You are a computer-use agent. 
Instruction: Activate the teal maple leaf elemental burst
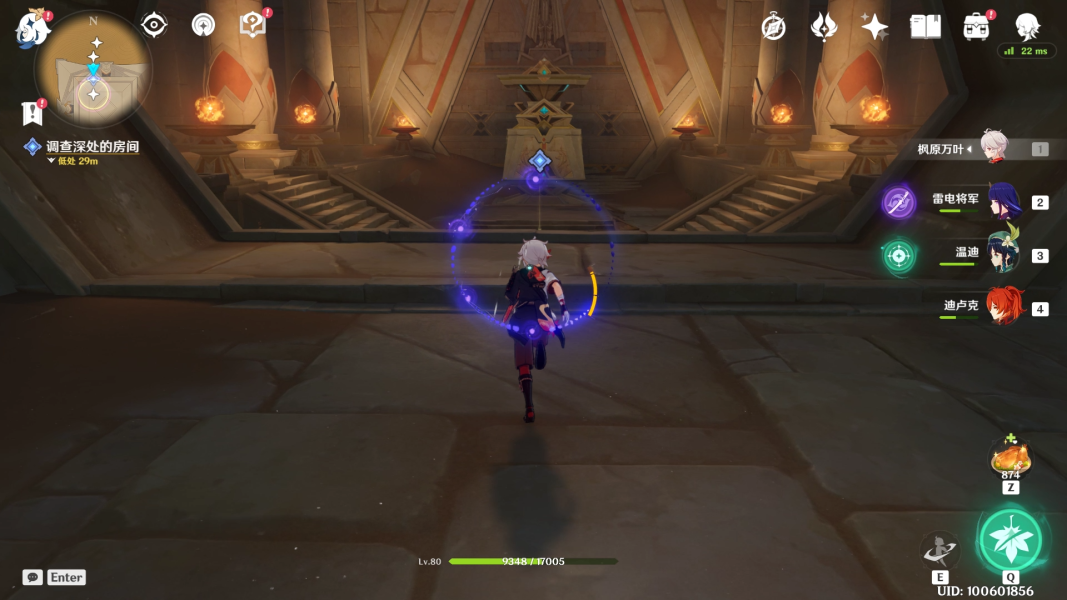1010,540
